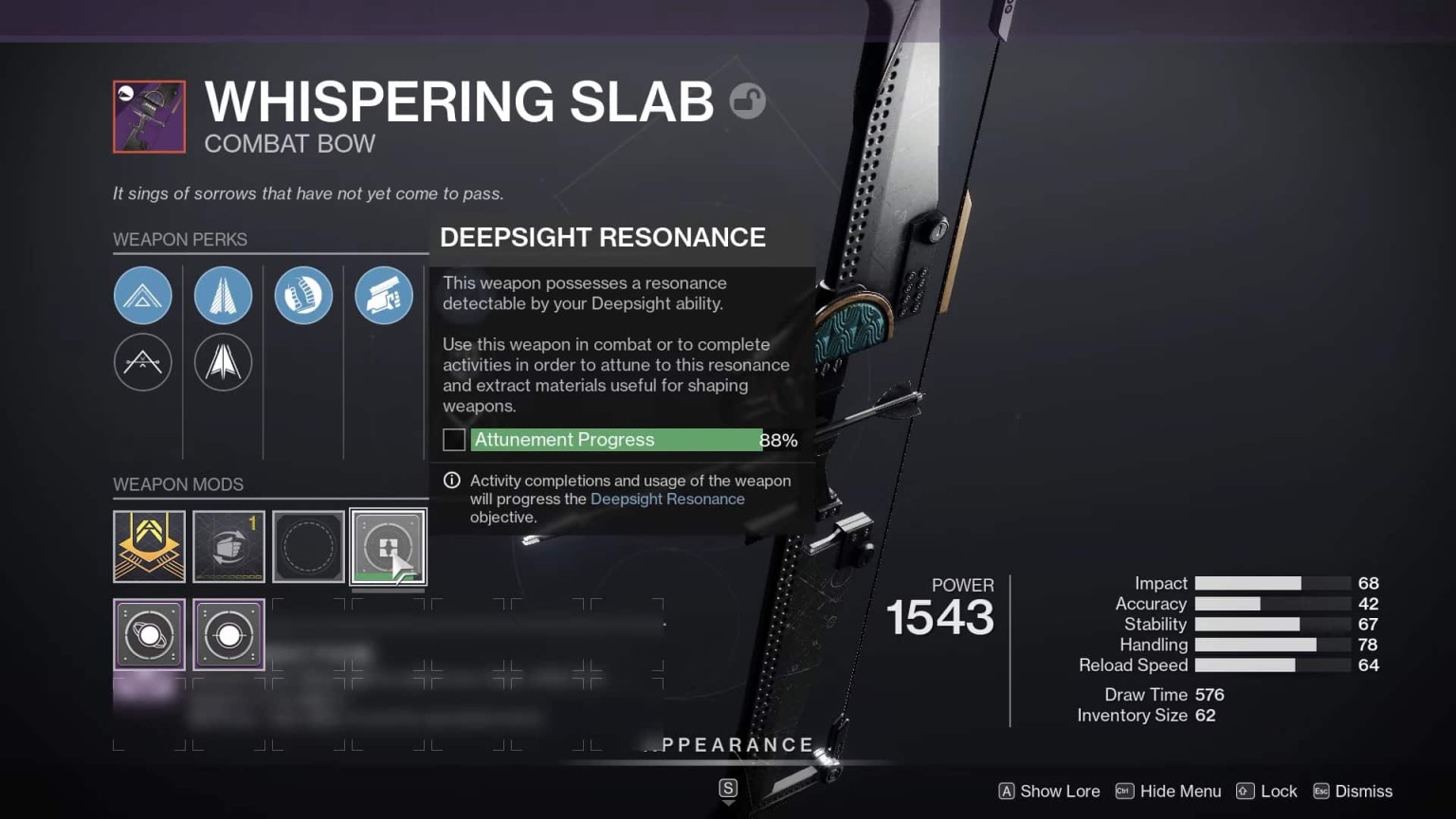Select the first weapon perk in column one
The image size is (1456, 819).
pos(143,295)
